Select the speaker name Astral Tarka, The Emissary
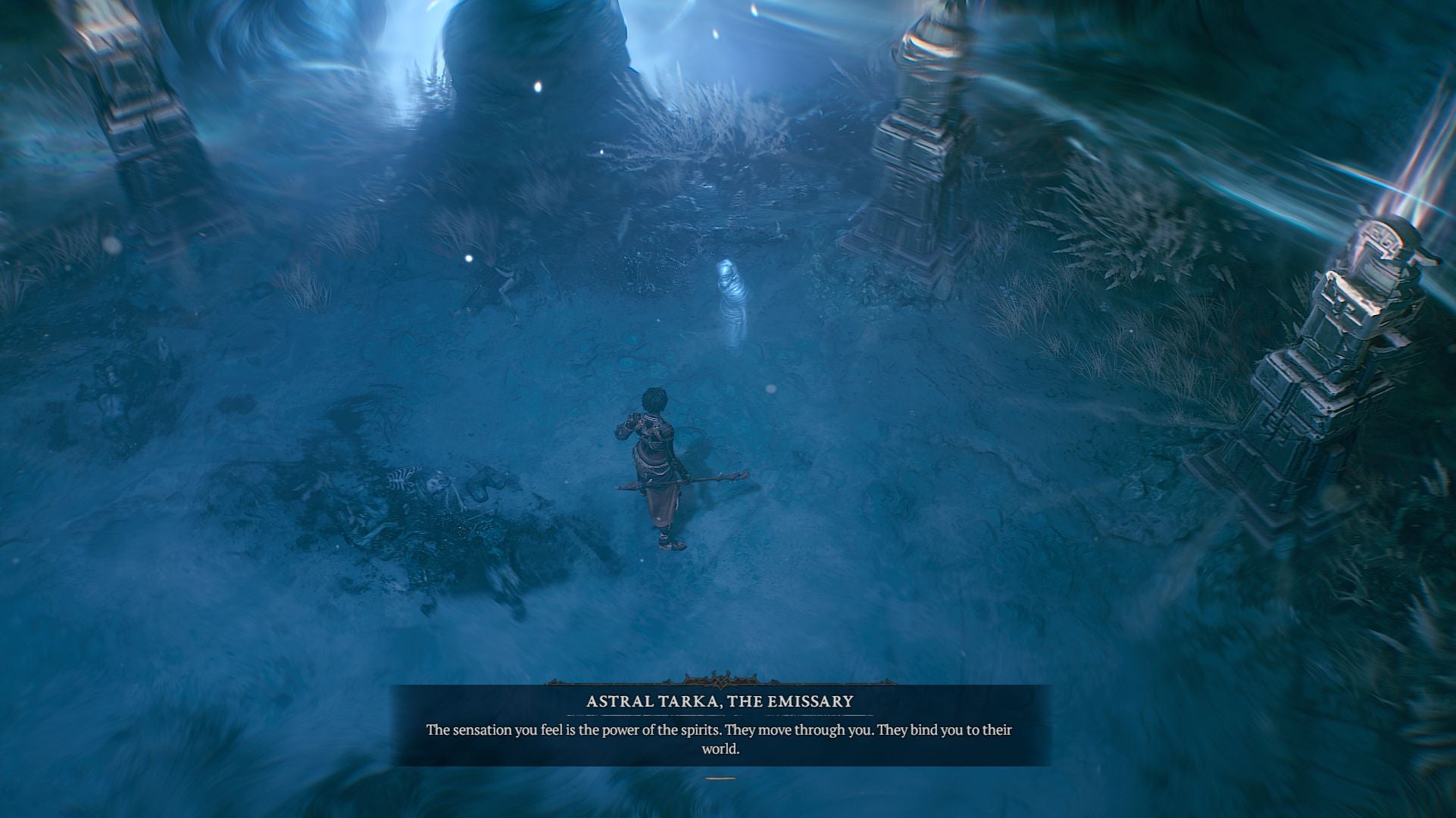Viewport: 1456px width, 818px height. click(721, 702)
